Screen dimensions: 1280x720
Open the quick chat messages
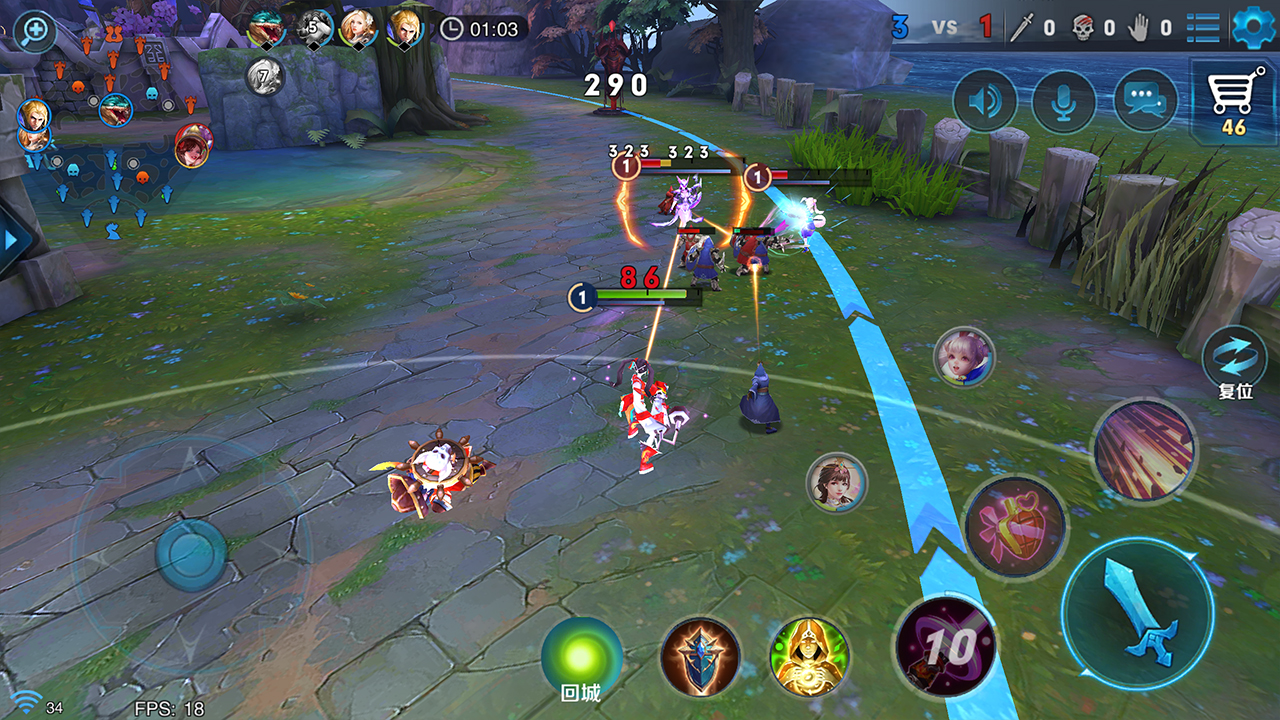[x=1145, y=101]
